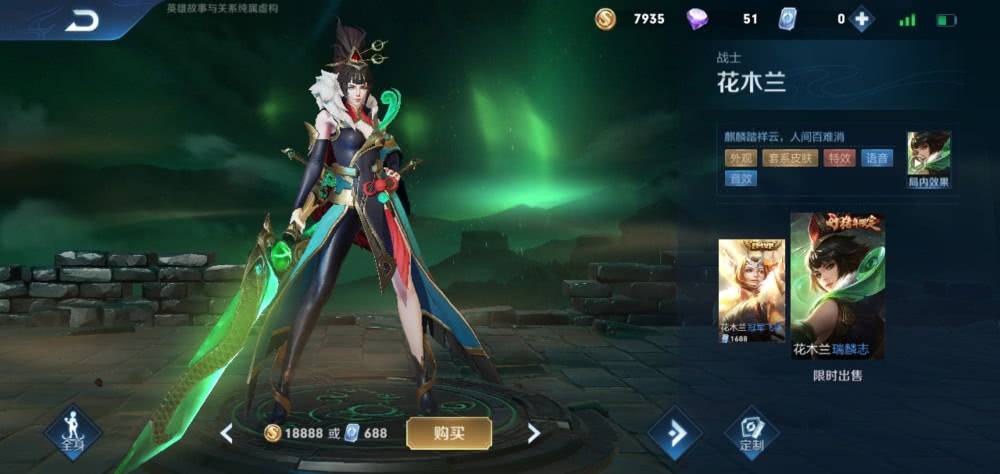1000x474 pixels.
Task: Show the previous hero with the left arrow
Action: click(227, 433)
